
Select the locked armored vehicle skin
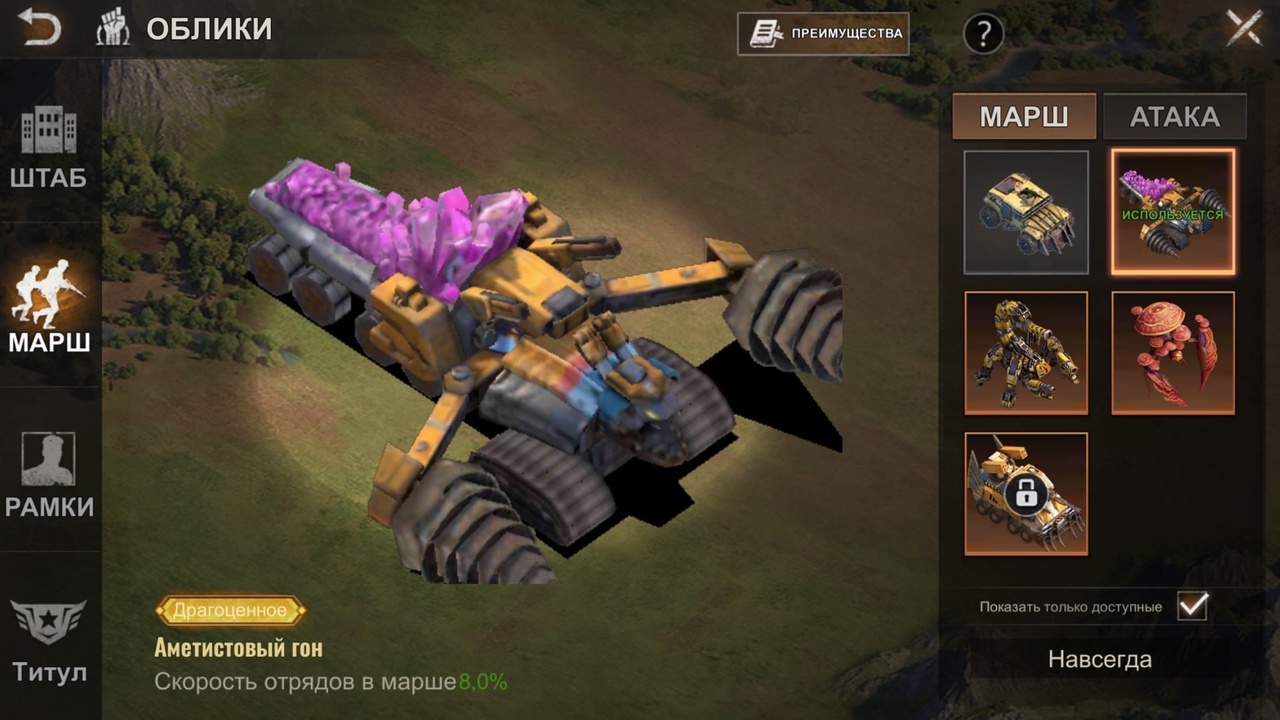pos(1026,494)
